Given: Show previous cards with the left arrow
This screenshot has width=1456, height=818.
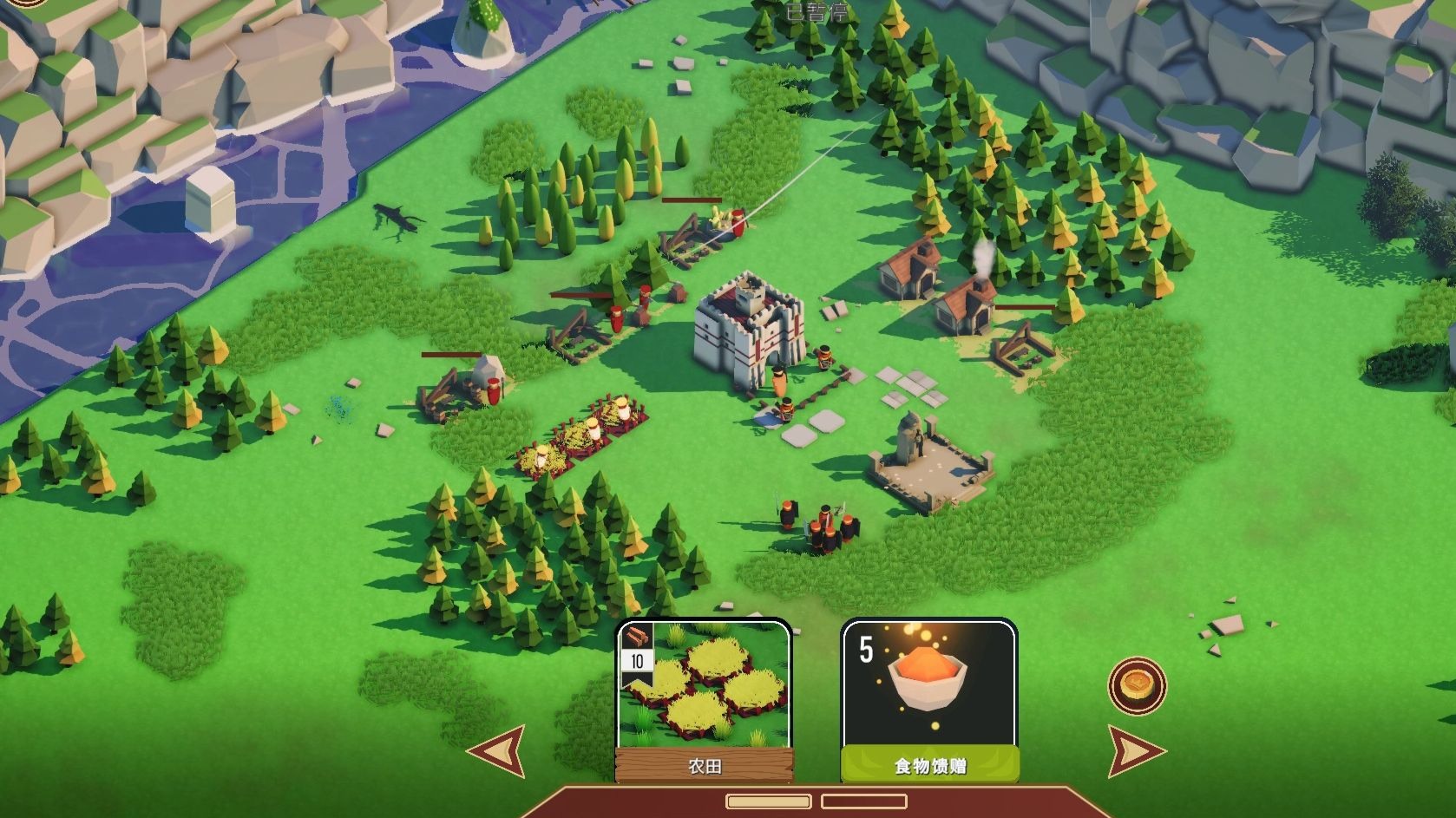Looking at the screenshot, I should tap(498, 750).
